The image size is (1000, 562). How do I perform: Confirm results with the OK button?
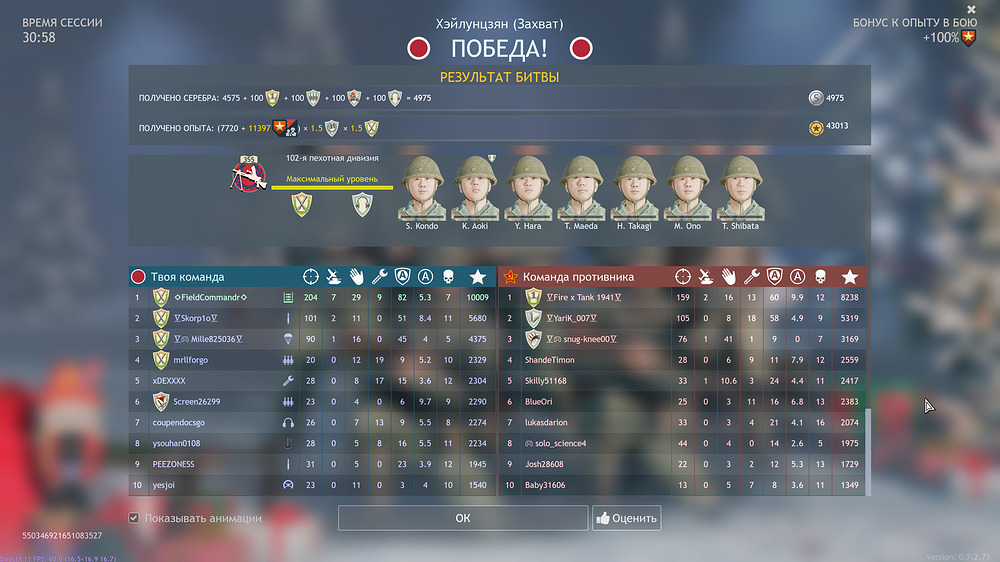click(462, 518)
